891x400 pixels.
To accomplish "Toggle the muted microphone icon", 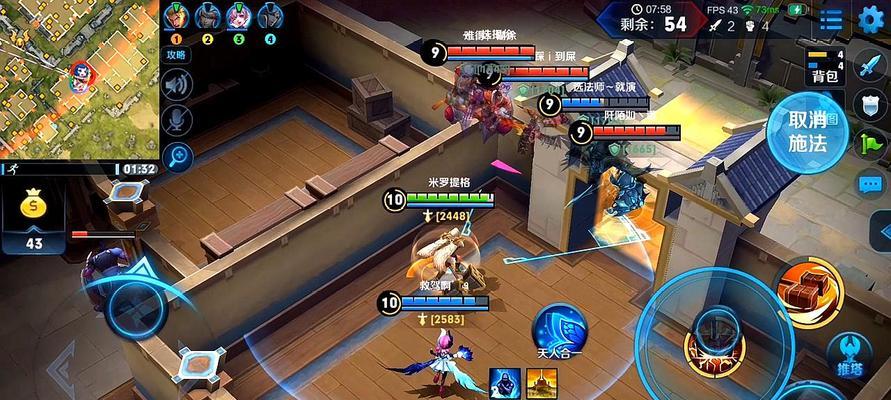I will pyautogui.click(x=177, y=120).
